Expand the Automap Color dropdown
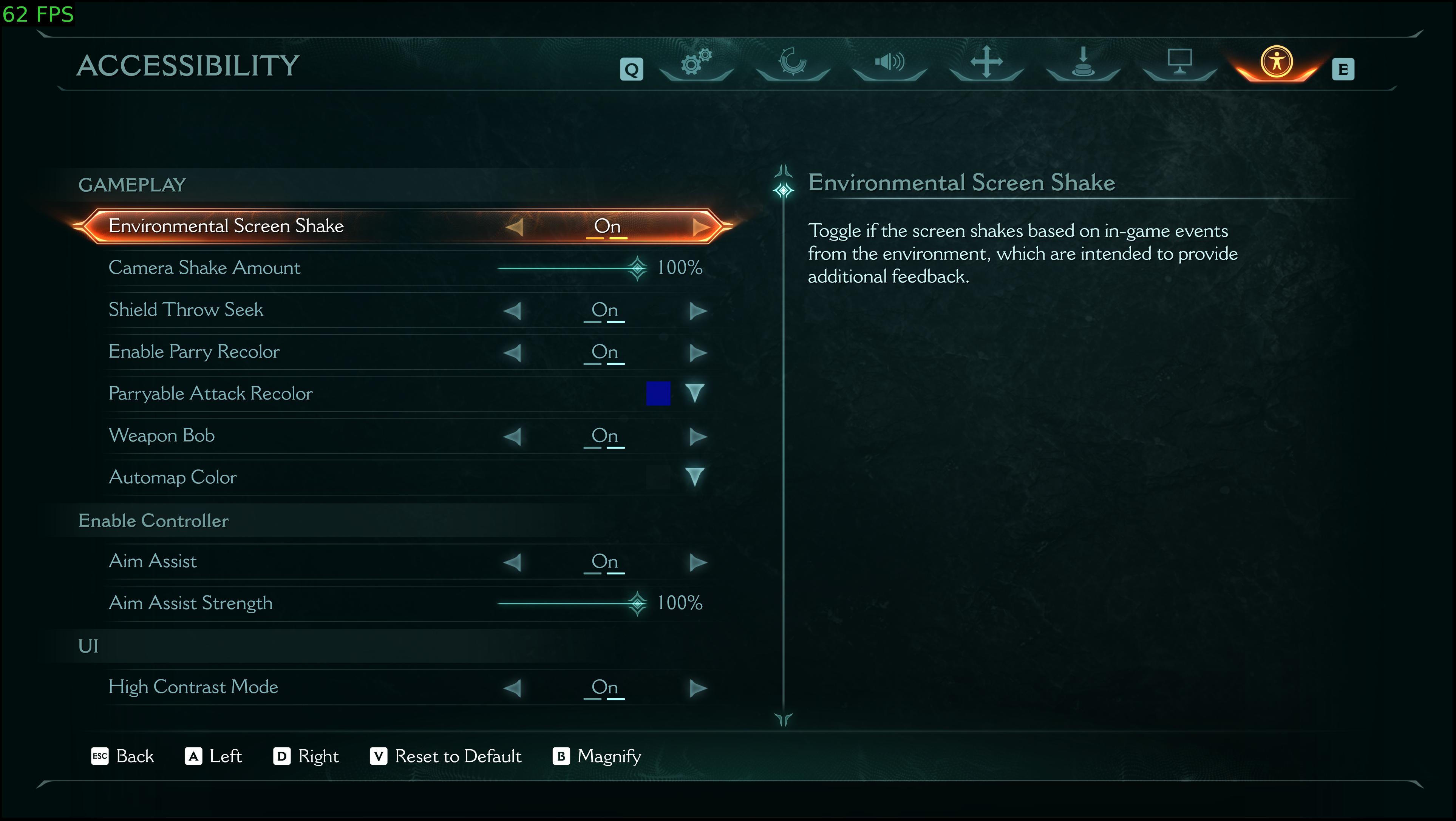This screenshot has width=1456, height=821. [x=695, y=477]
